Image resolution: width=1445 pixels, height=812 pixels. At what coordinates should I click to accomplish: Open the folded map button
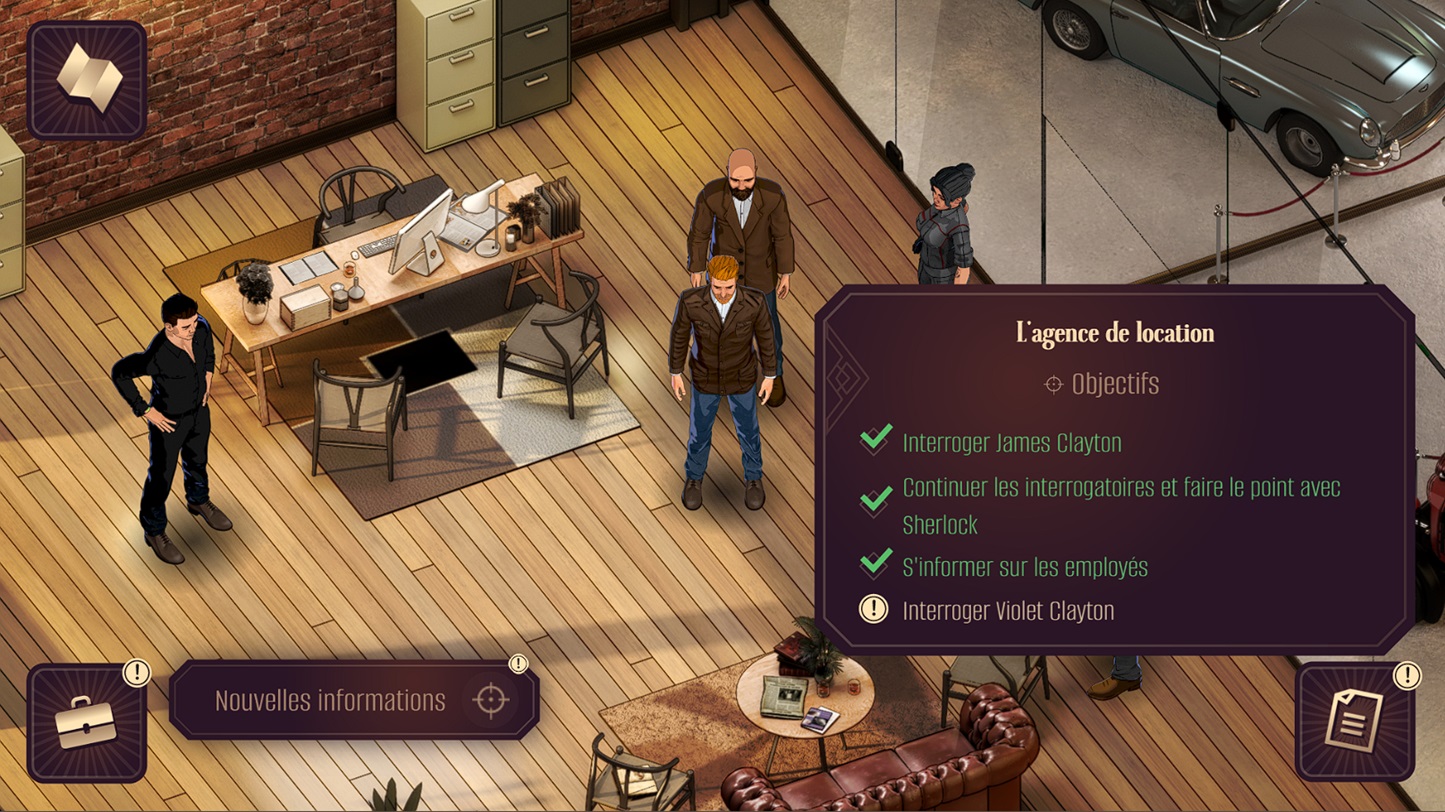click(x=87, y=79)
